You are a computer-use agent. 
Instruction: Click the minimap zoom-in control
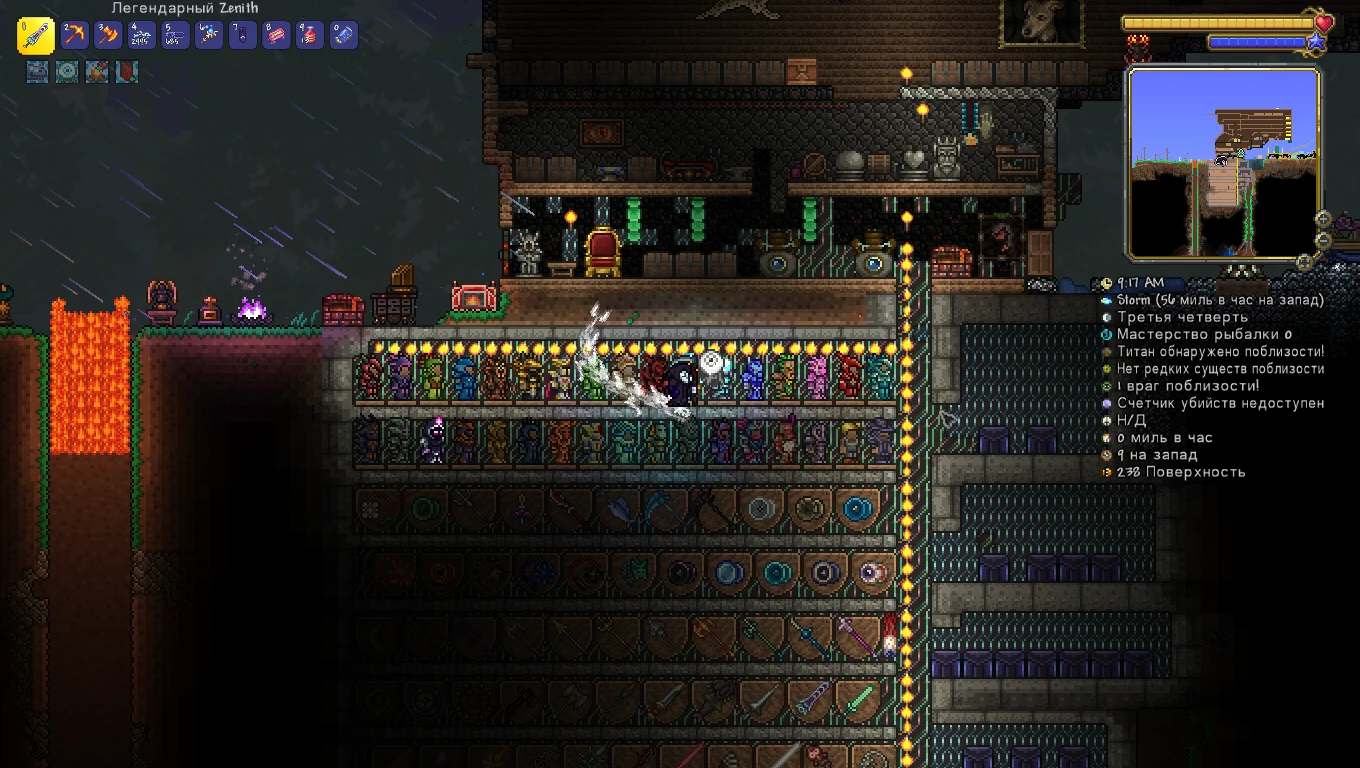coord(1323,219)
